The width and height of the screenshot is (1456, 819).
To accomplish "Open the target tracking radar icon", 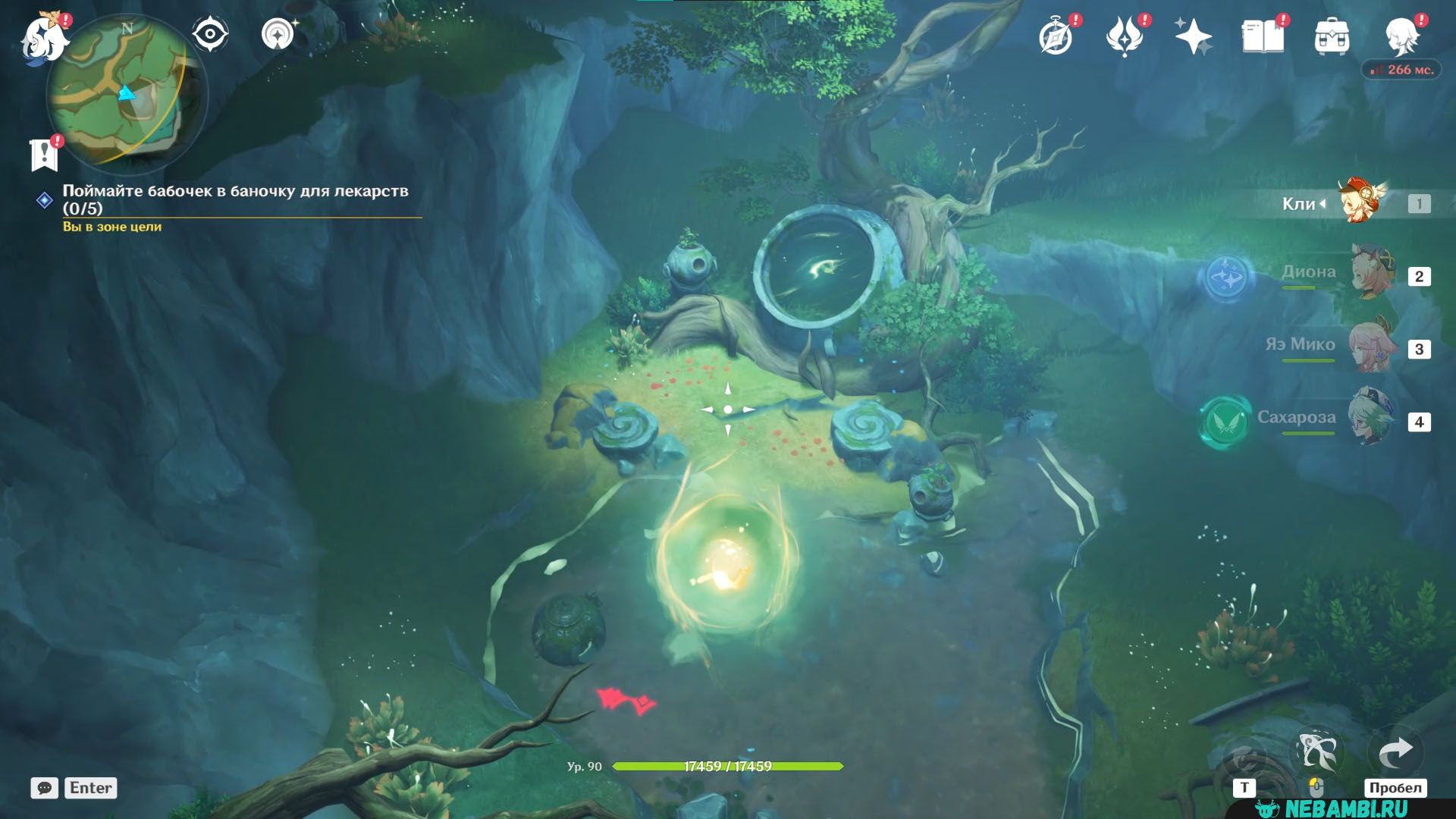I will pyautogui.click(x=278, y=35).
